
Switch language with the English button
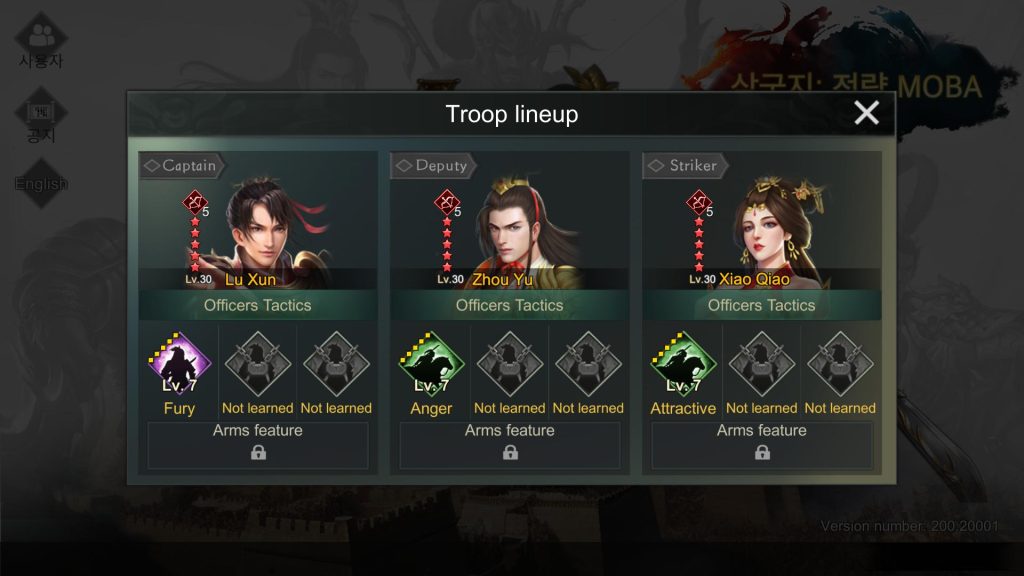point(41,183)
